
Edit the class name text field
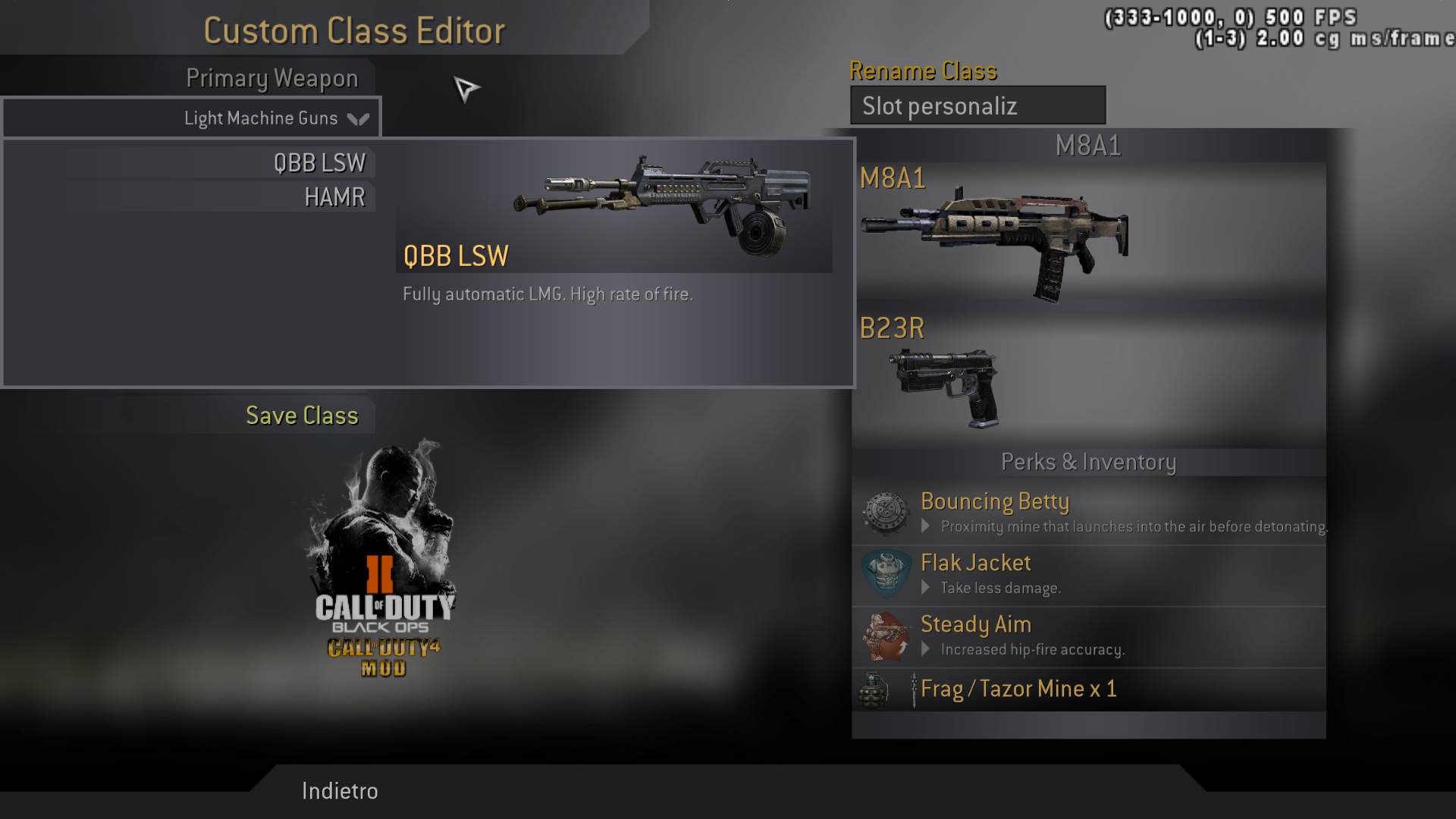(x=977, y=105)
